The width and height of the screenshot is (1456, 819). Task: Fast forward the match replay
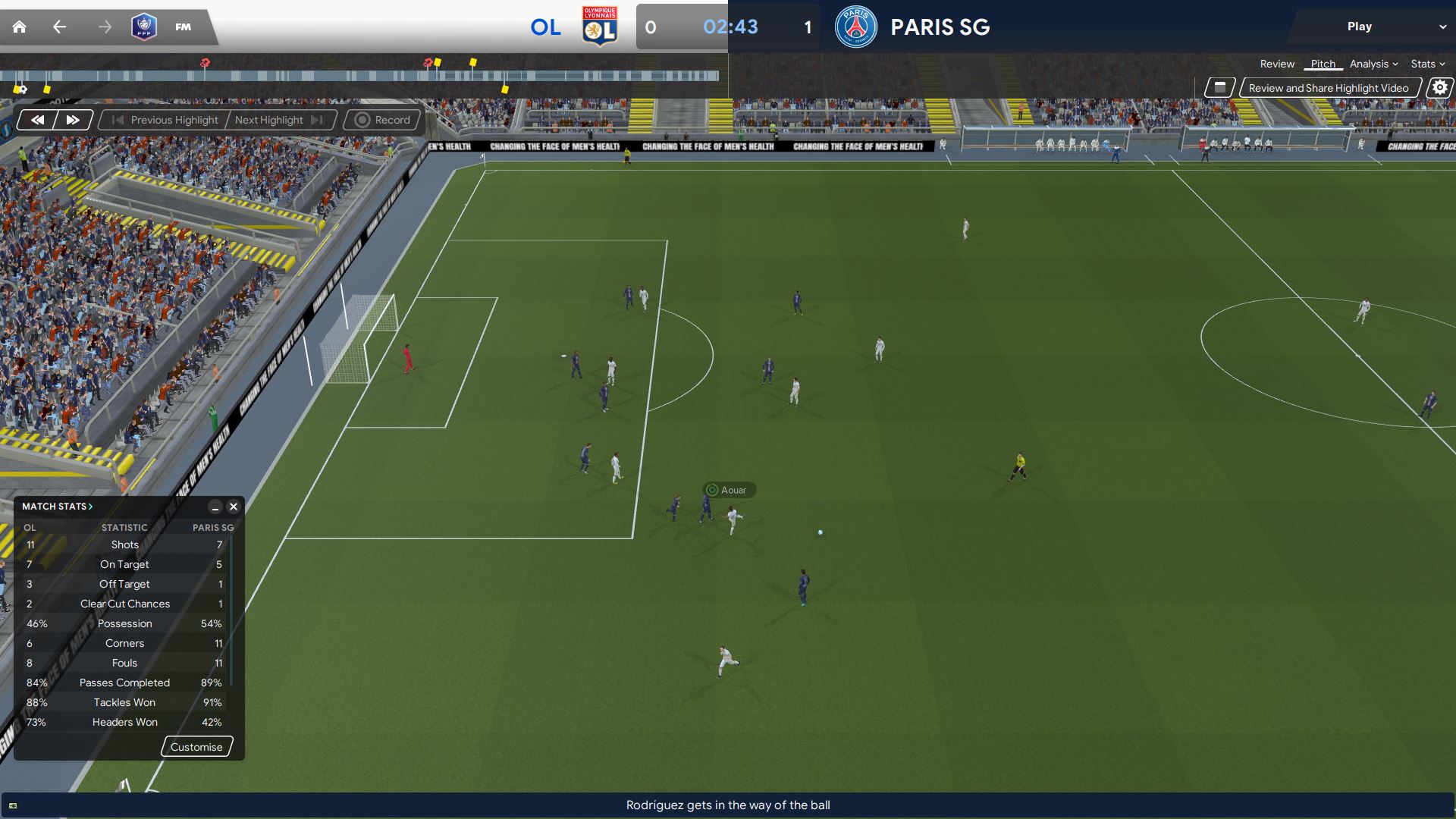coord(73,120)
